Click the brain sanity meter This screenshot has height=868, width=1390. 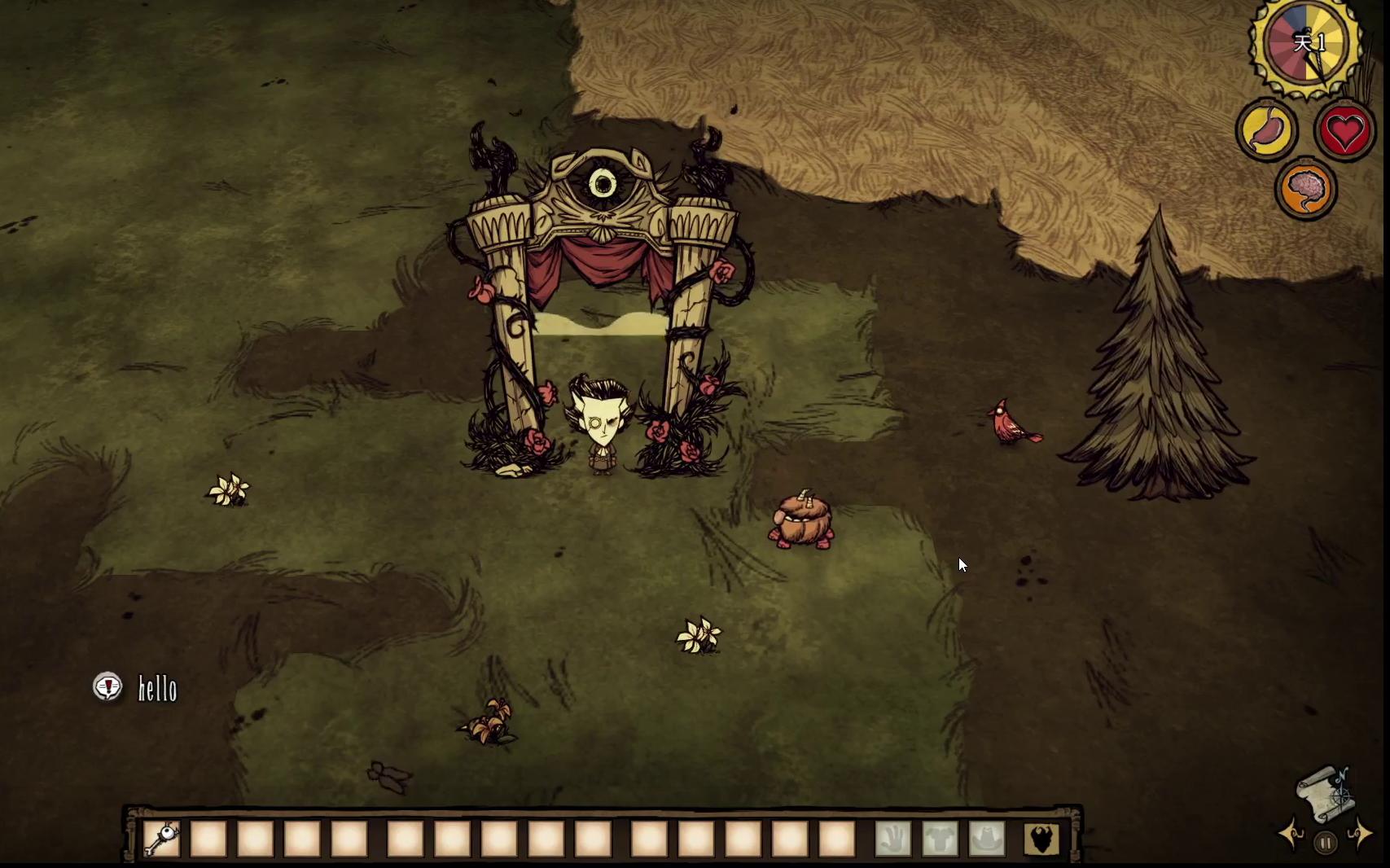[1305, 190]
